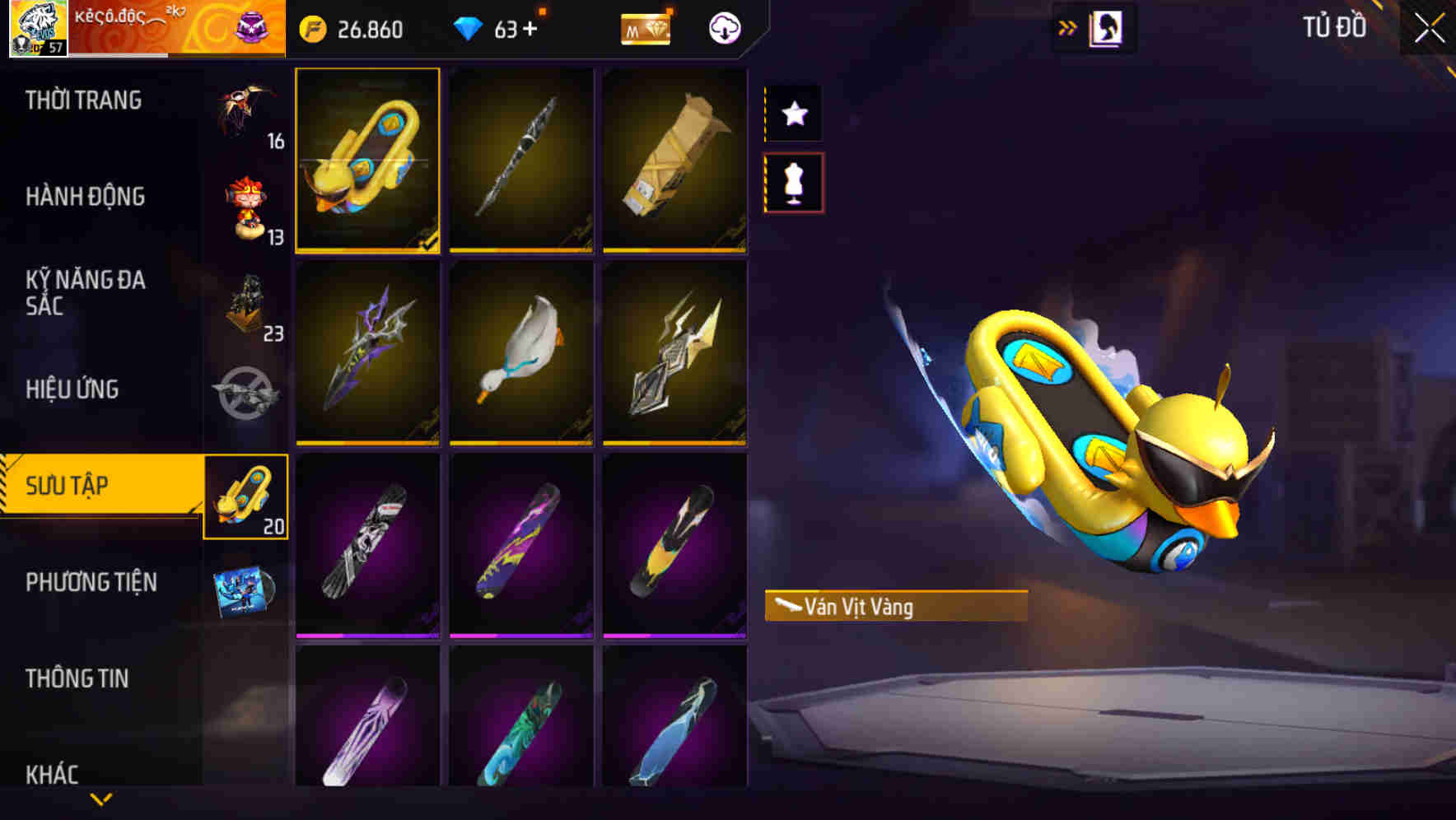
Task: Tap the plus to top up diamonds
Action: 531,27
